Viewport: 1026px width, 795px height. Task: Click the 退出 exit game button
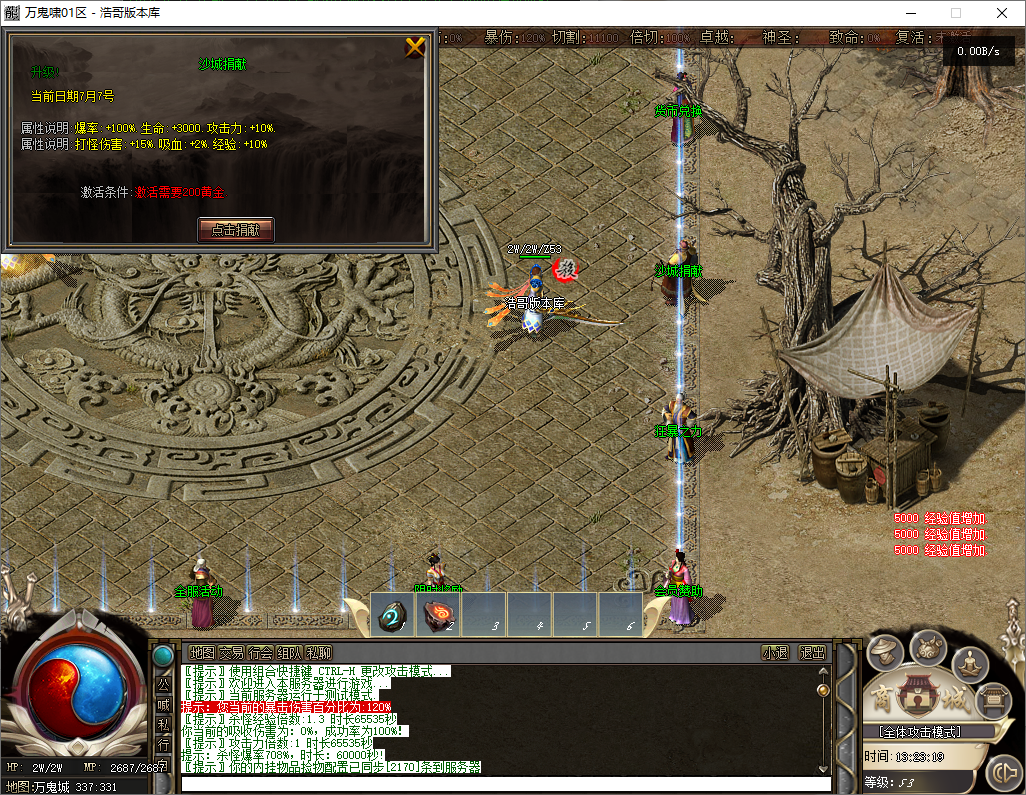pos(812,652)
